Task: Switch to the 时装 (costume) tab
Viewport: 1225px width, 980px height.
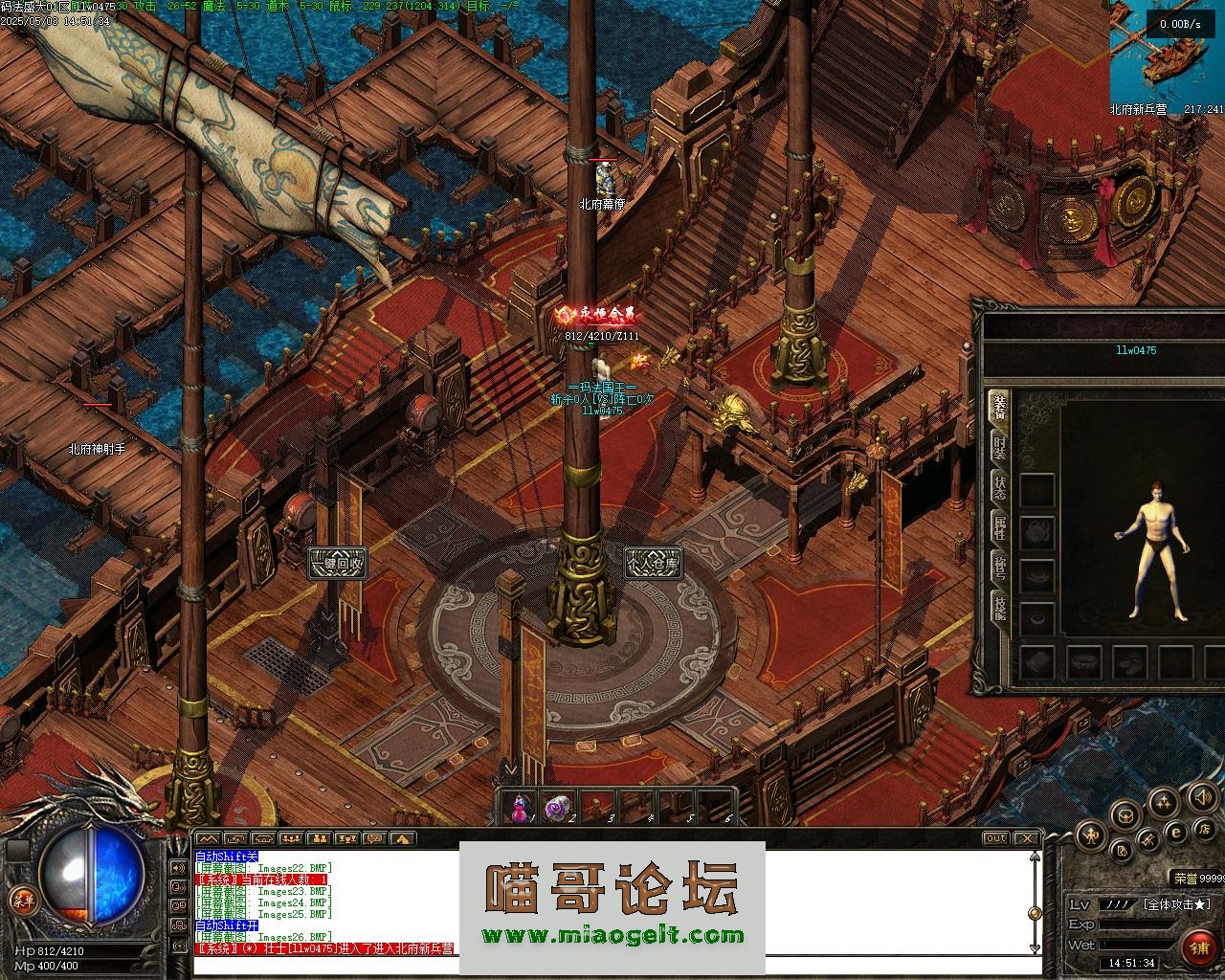Action: tap(998, 447)
